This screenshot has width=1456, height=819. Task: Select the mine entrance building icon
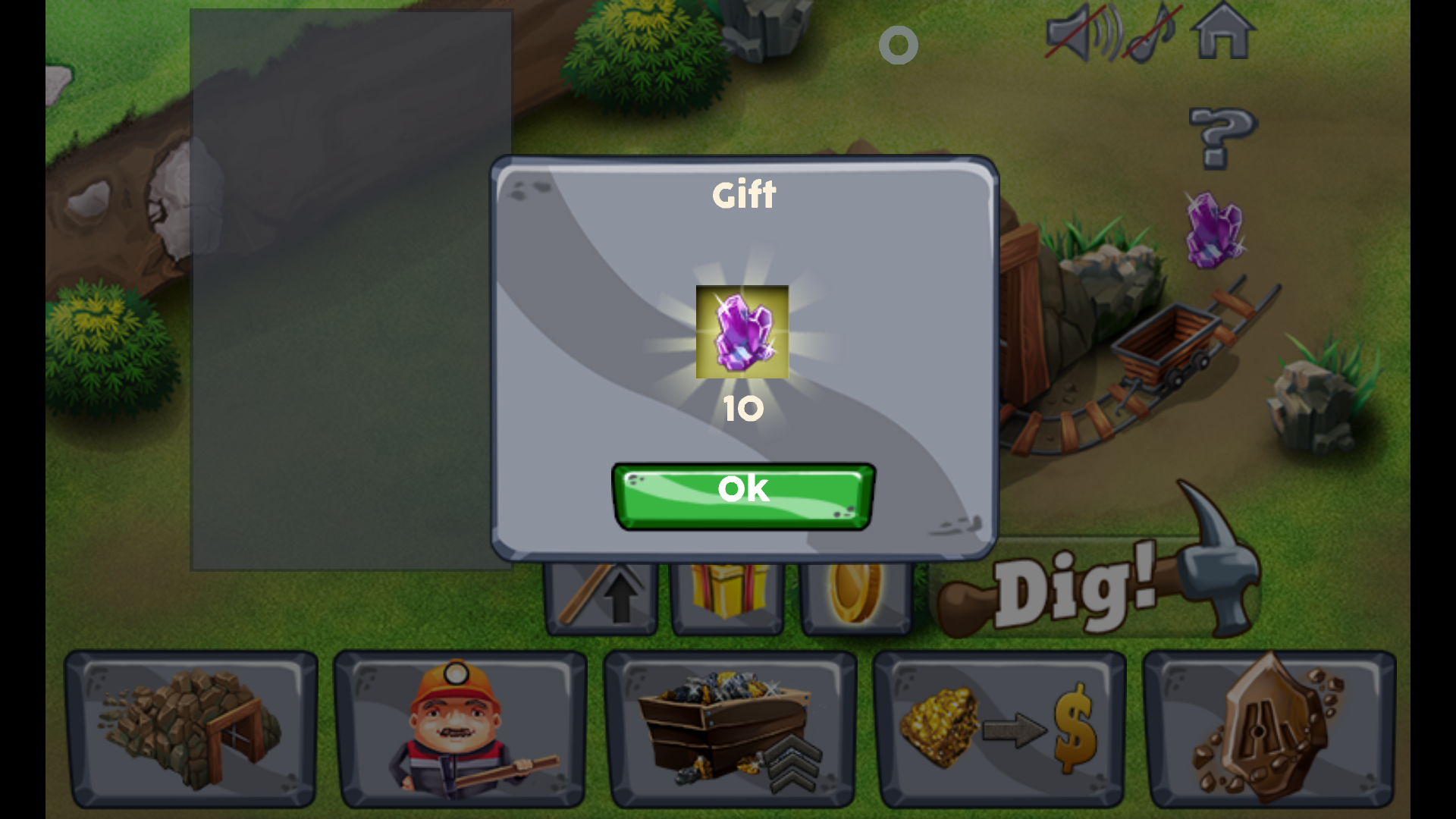pyautogui.click(x=191, y=728)
